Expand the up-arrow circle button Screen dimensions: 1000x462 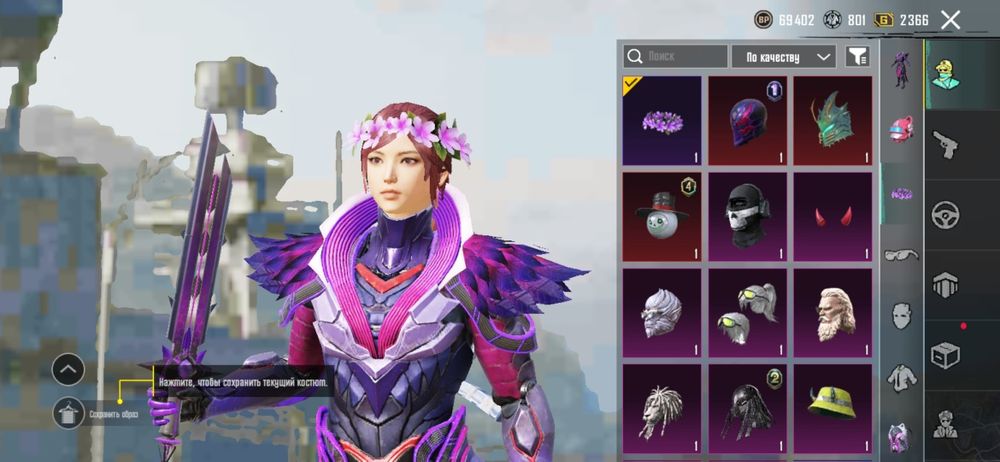[68, 370]
